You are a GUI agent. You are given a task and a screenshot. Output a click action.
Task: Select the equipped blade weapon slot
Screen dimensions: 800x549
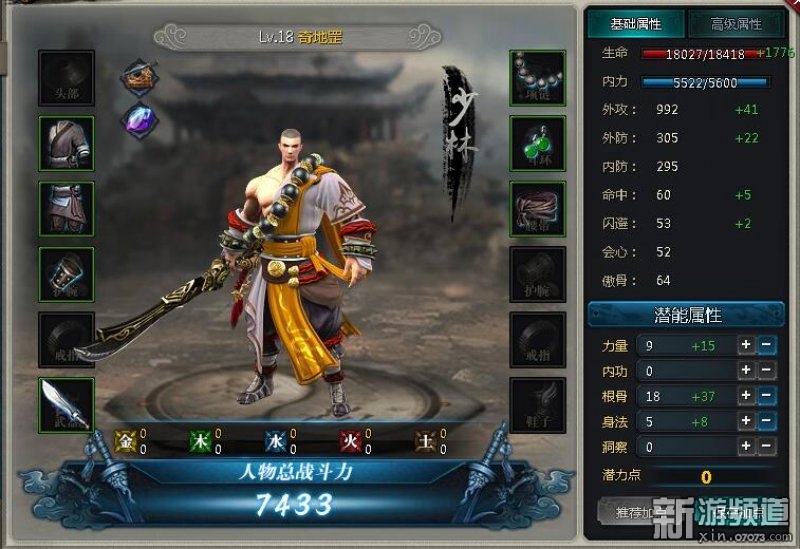pyautogui.click(x=67, y=404)
